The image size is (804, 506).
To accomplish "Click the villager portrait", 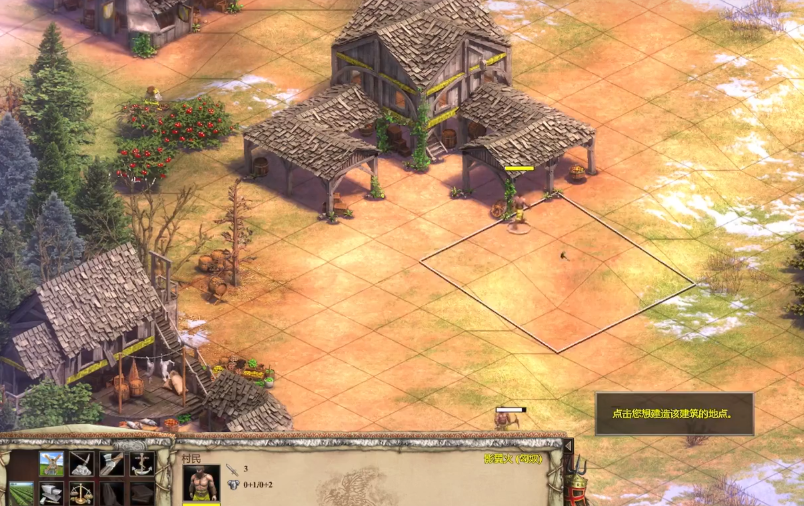I will click(x=201, y=484).
